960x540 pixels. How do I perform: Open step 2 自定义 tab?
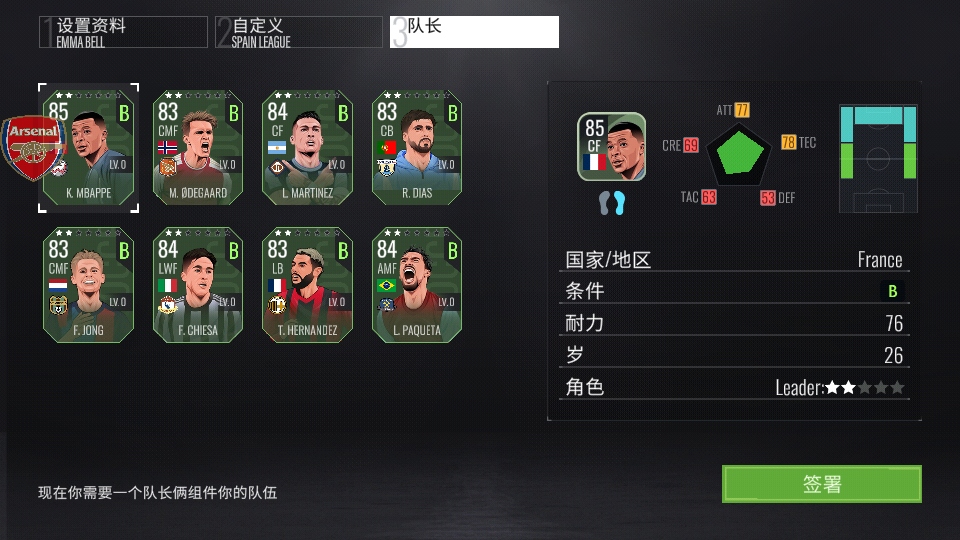coord(298,32)
